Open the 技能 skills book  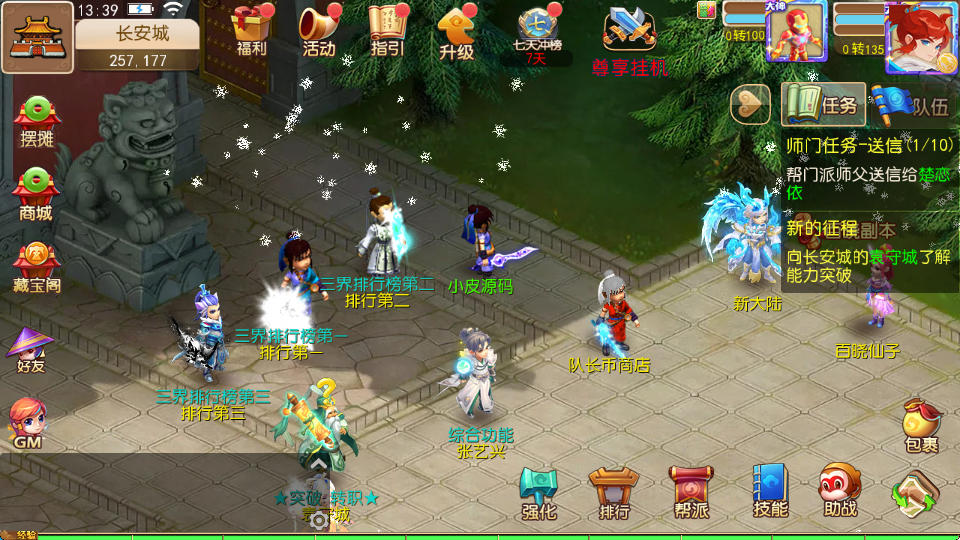coord(770,492)
